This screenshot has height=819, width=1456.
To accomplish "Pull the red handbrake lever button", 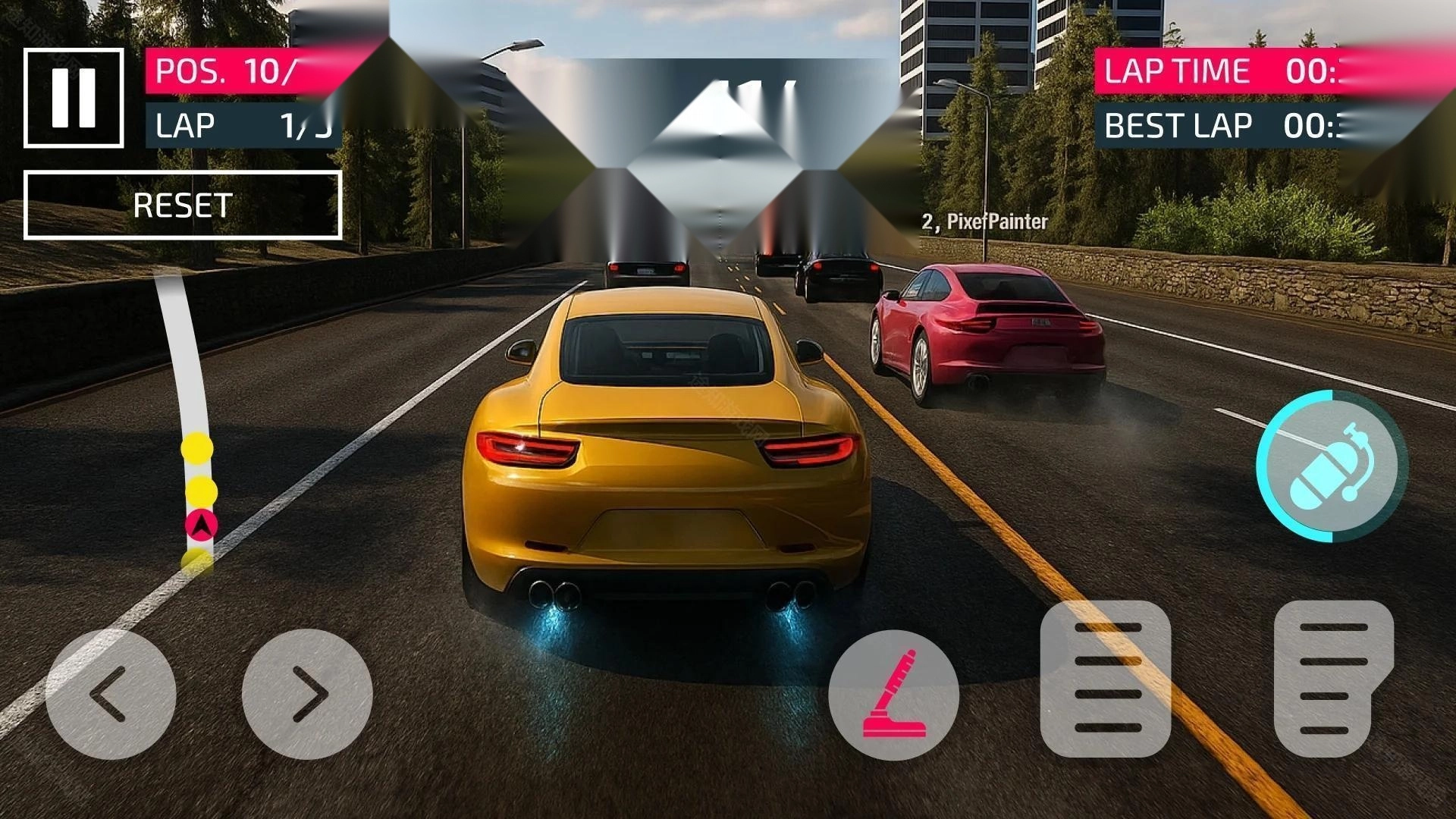I will point(894,695).
